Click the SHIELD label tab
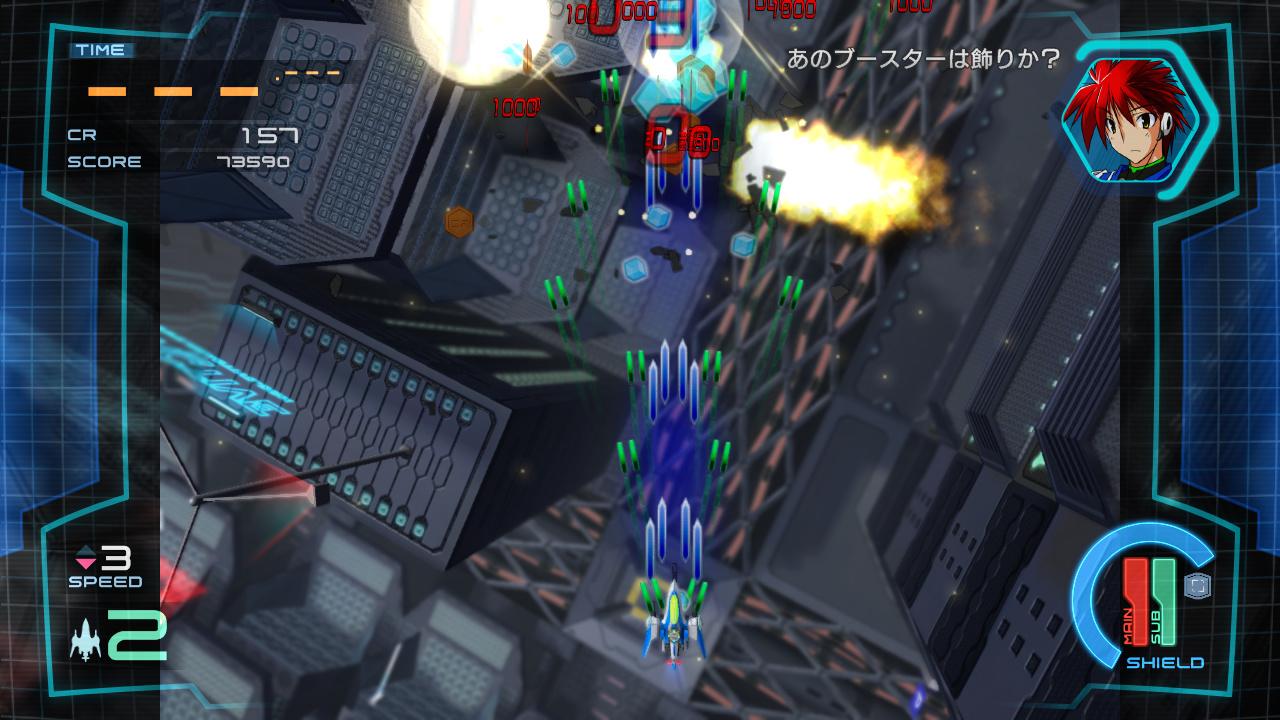The height and width of the screenshot is (720, 1280). pos(1164,662)
